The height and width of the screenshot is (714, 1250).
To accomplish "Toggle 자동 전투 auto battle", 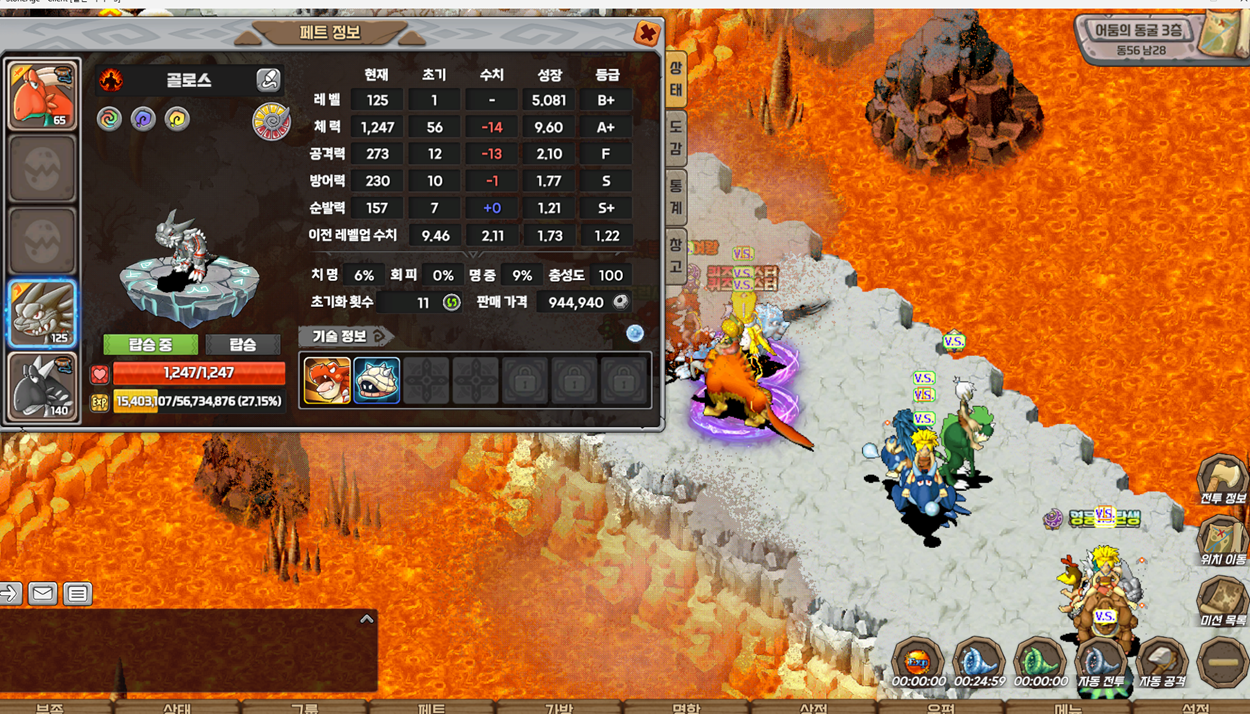I will click(x=1100, y=663).
